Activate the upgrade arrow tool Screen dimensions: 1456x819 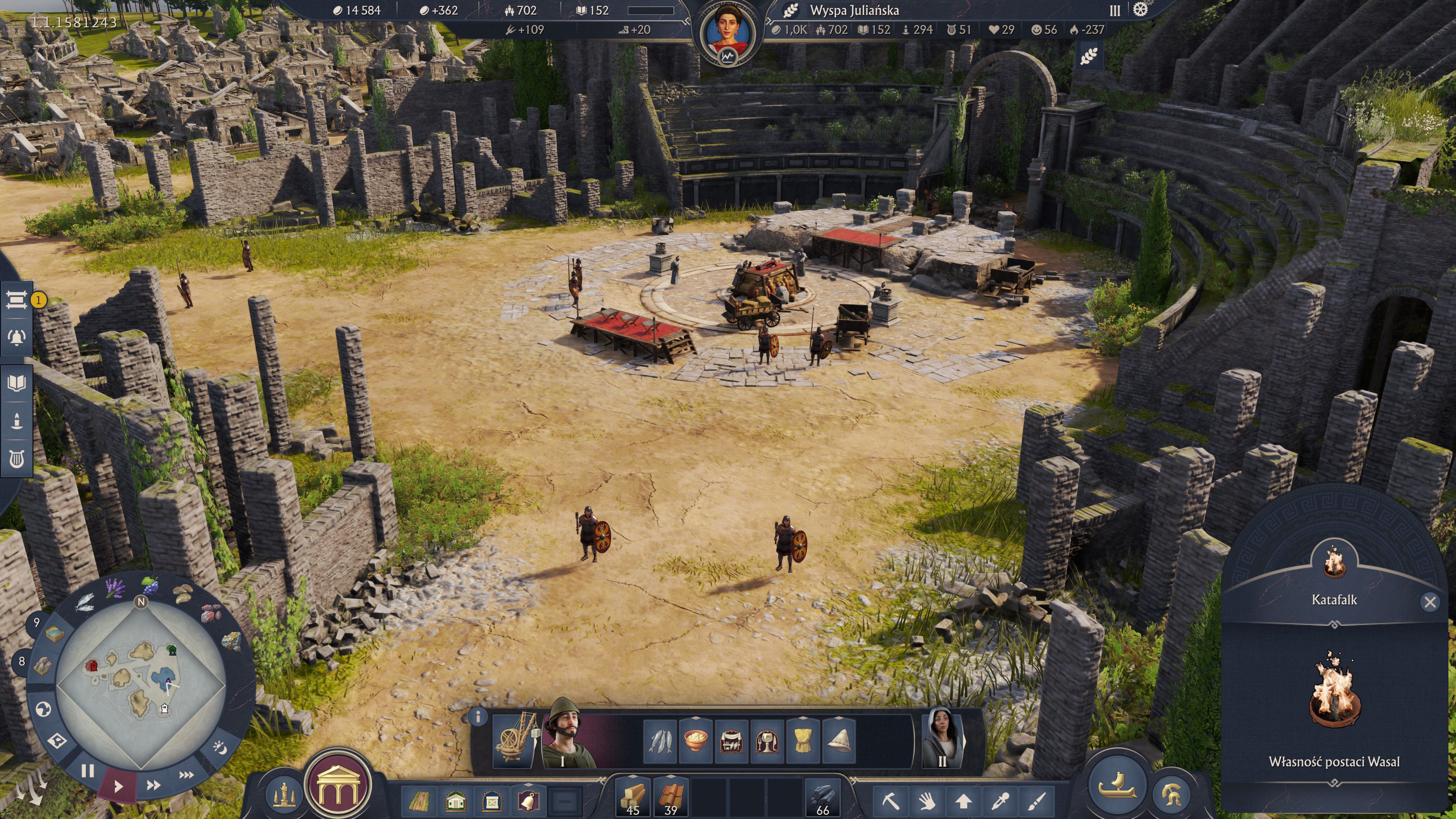click(x=964, y=801)
